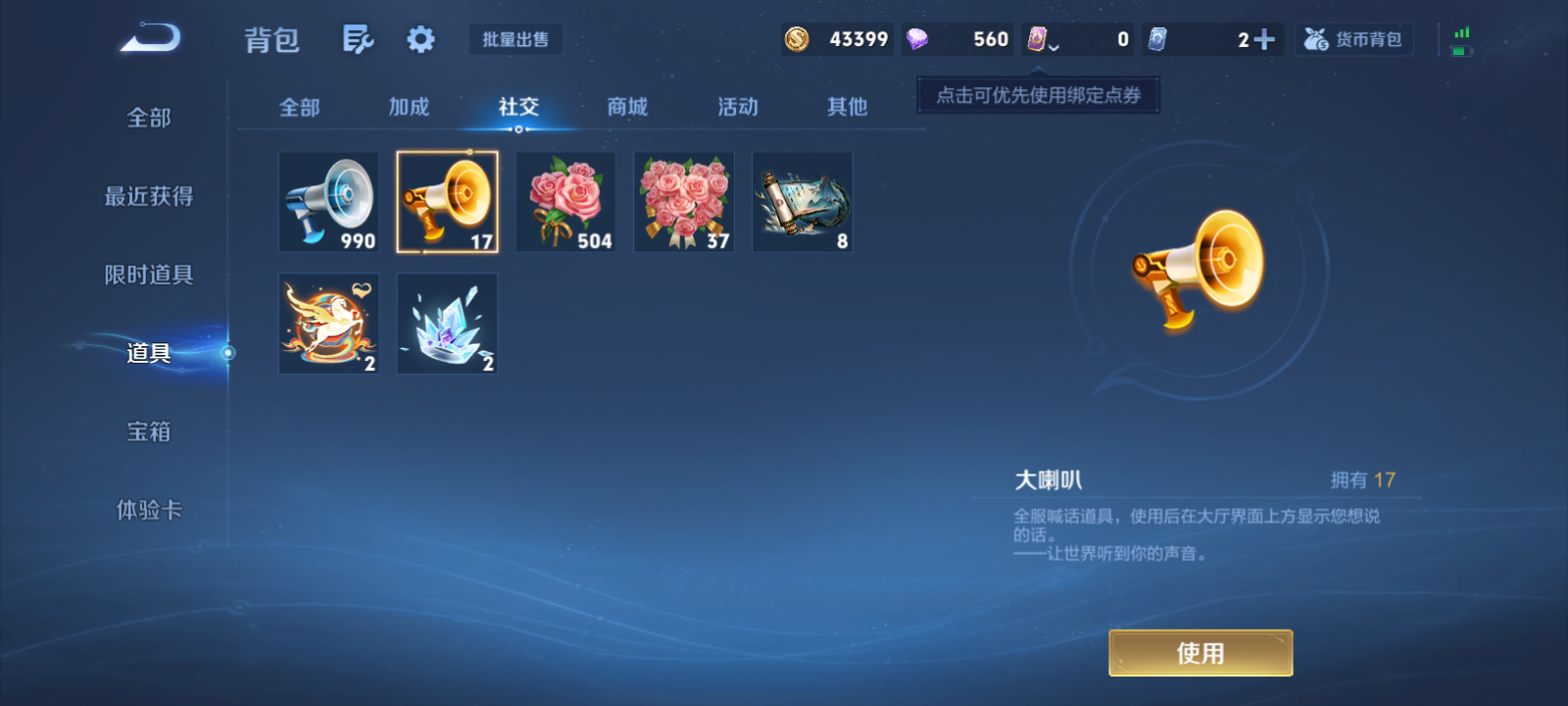Click the gold coin currency icon
Image resolution: width=1568 pixels, height=706 pixels.
click(796, 40)
